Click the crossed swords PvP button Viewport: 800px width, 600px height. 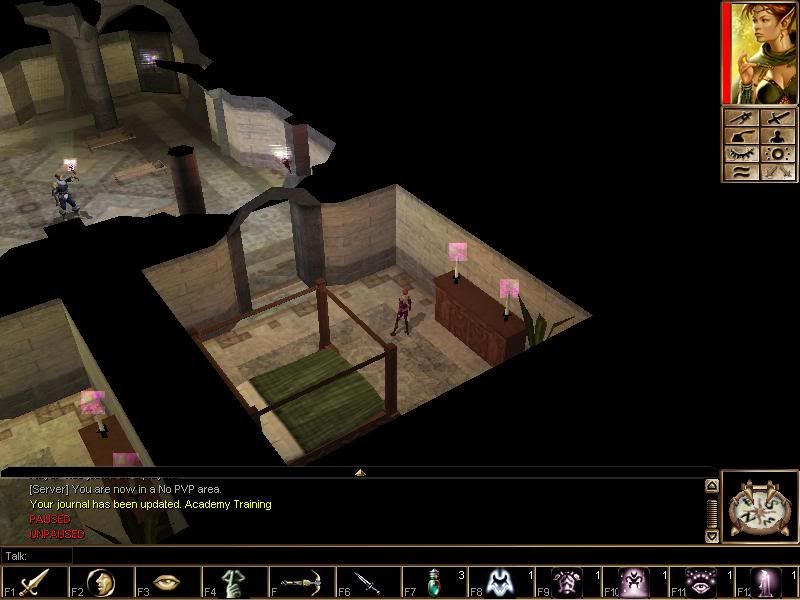coord(778,172)
